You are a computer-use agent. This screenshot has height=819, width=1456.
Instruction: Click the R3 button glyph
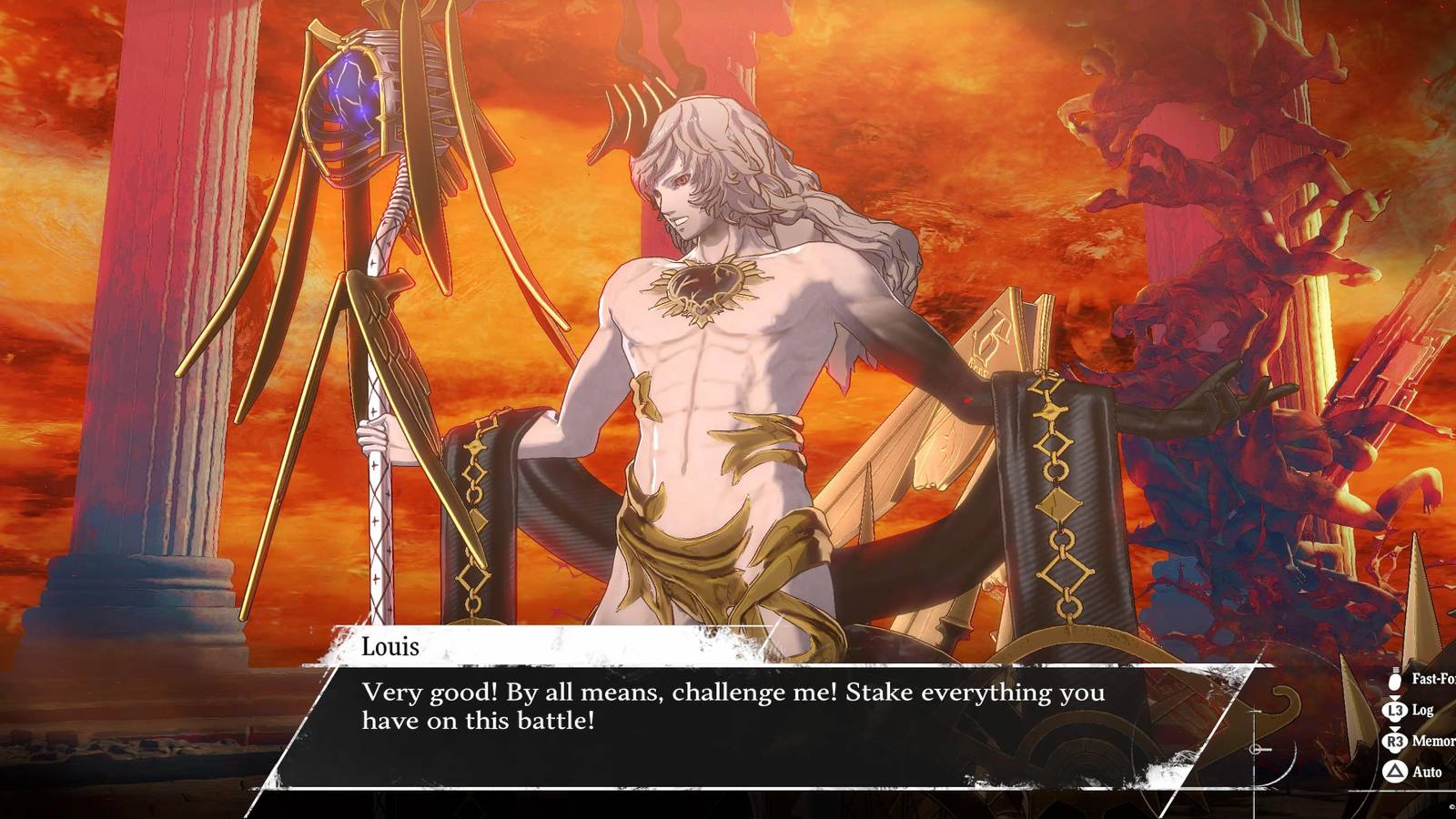pyautogui.click(x=1394, y=741)
